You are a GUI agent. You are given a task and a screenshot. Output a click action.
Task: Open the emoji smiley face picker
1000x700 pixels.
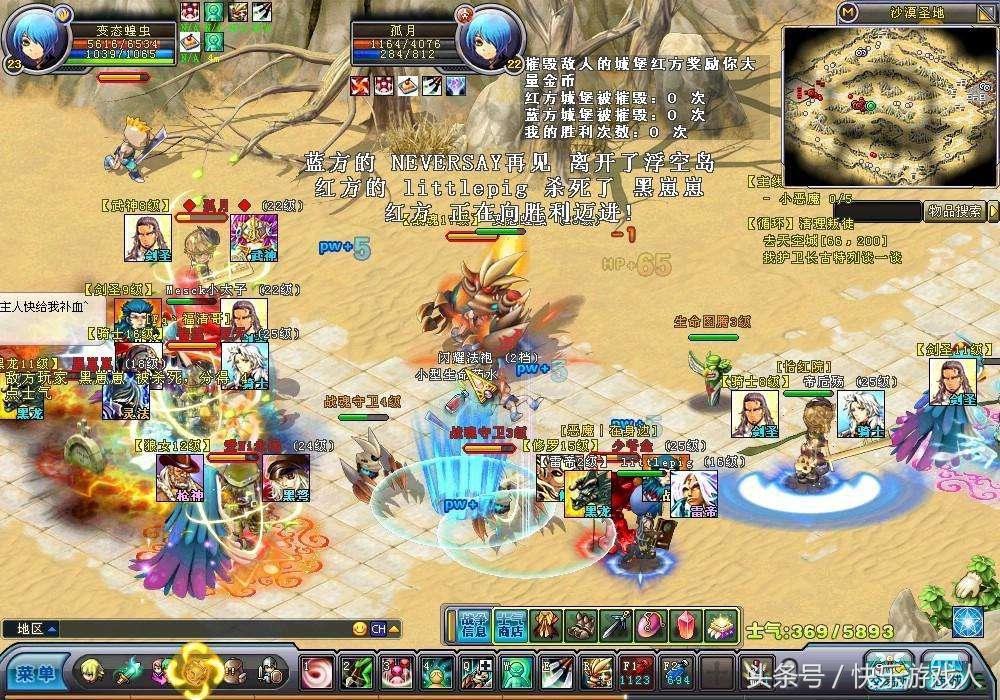coord(360,629)
